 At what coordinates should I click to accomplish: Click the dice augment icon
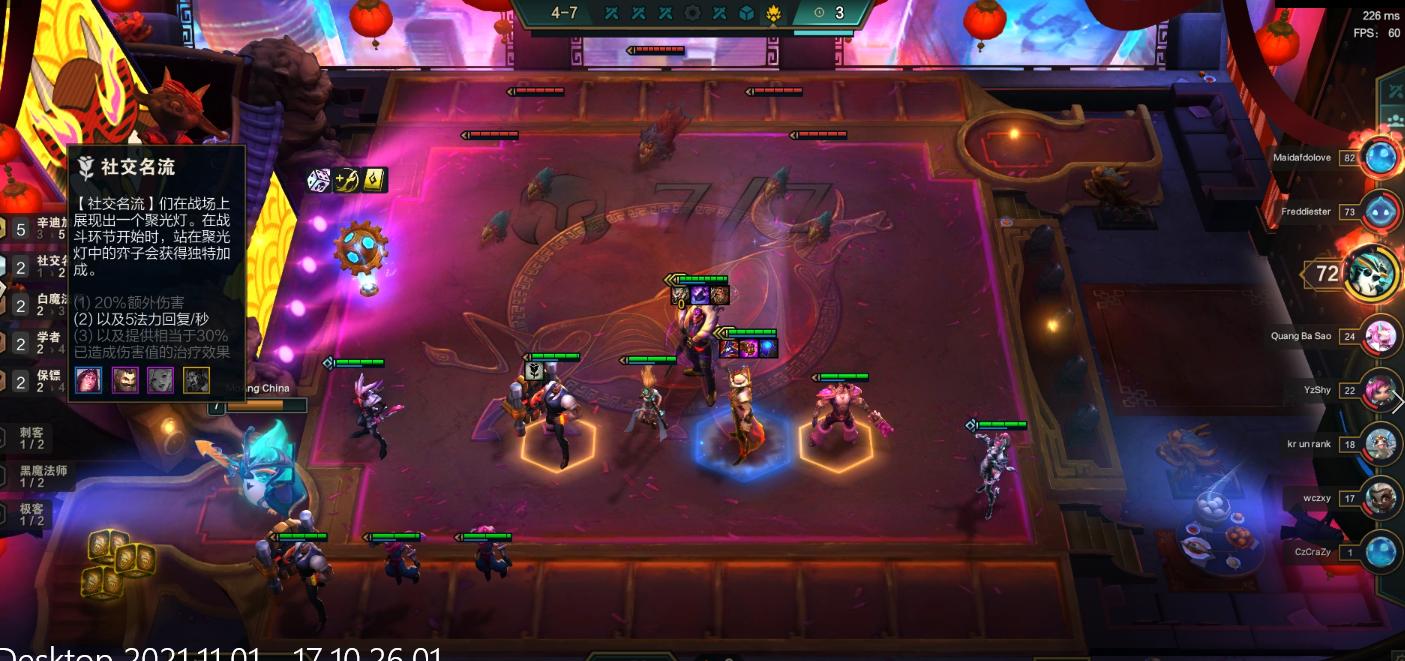318,180
